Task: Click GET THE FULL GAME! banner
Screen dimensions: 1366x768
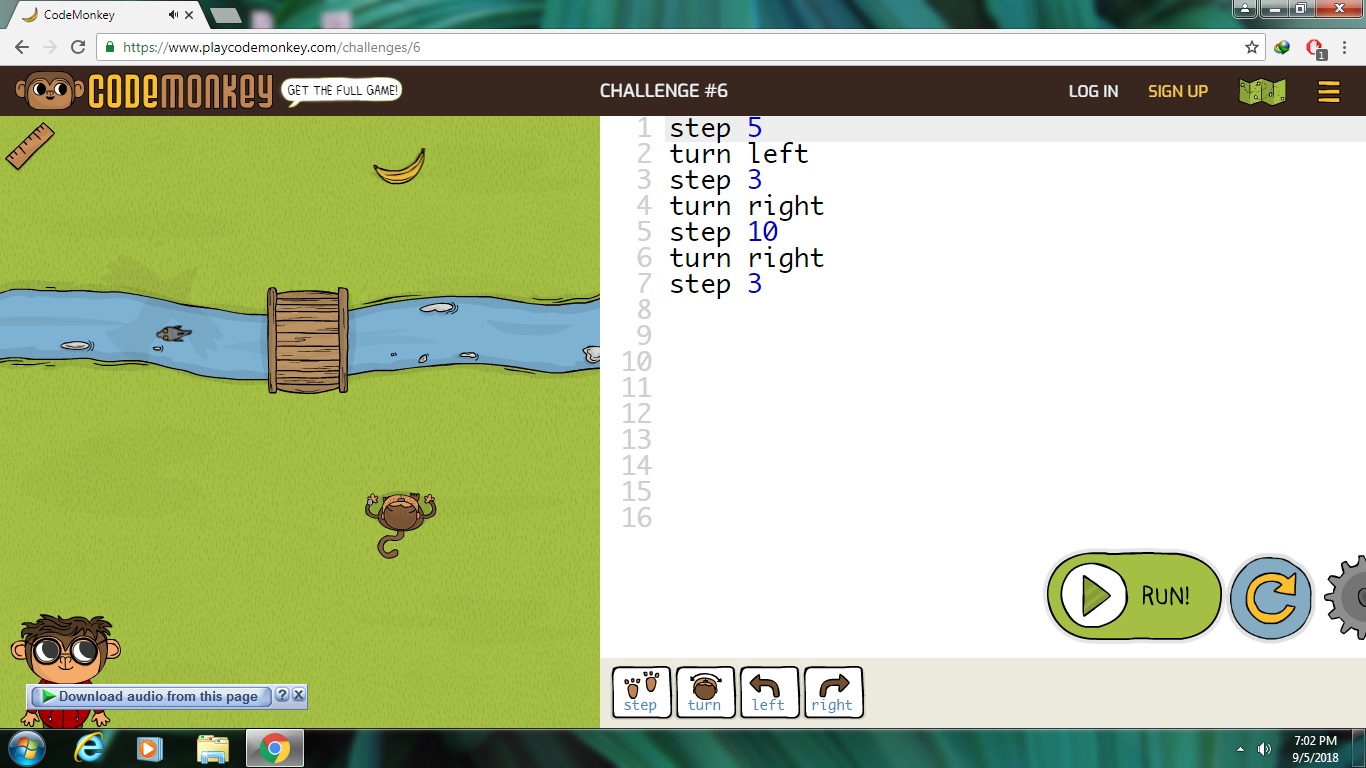Action: coord(341,89)
